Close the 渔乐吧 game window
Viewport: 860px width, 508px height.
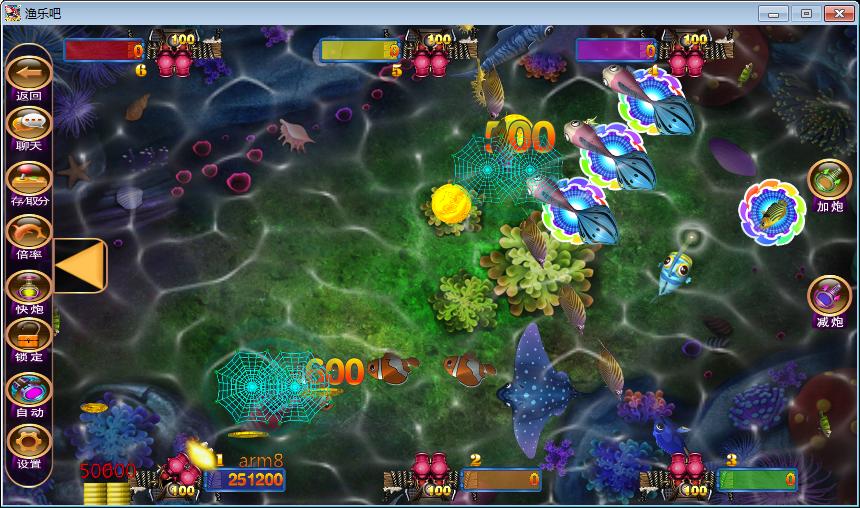(837, 13)
